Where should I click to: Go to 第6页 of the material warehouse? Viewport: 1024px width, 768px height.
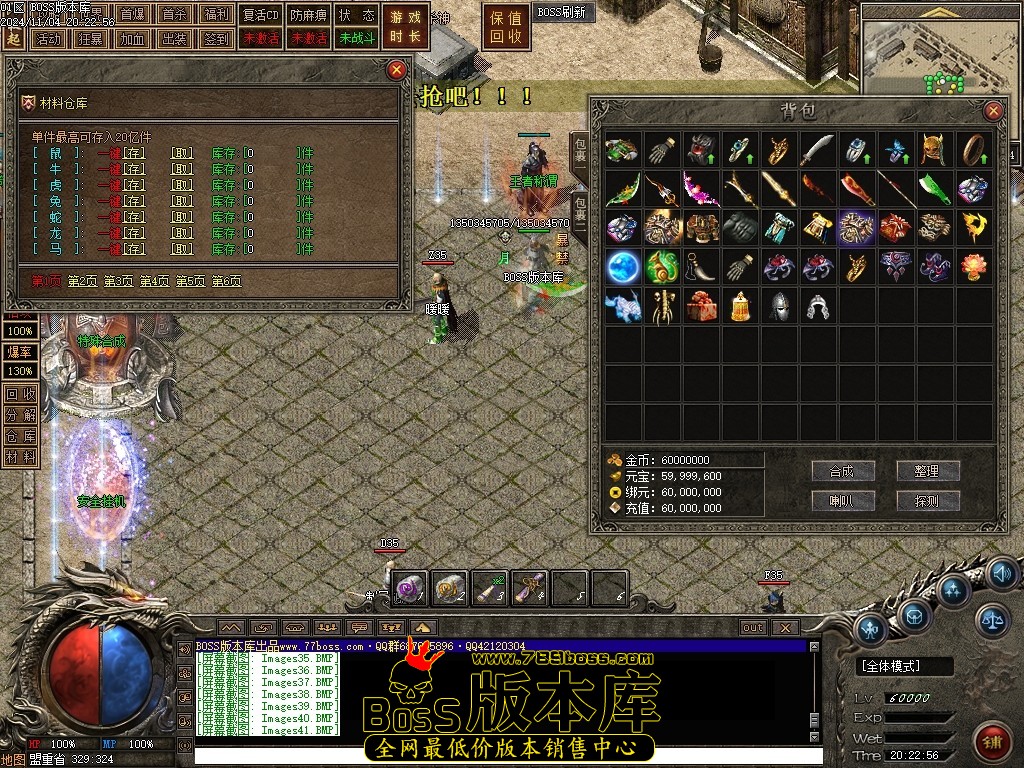pos(226,282)
